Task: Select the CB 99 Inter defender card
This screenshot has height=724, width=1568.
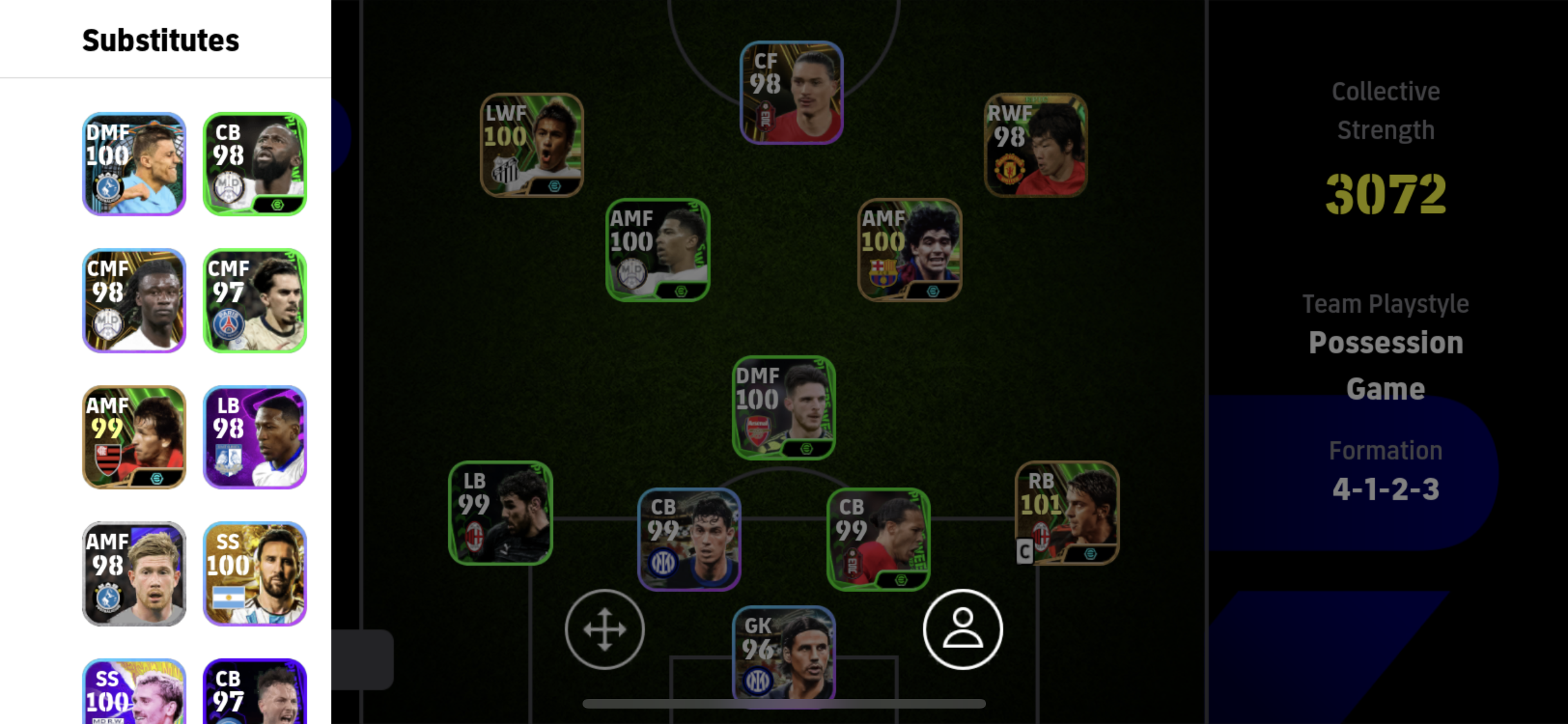Action: click(689, 539)
